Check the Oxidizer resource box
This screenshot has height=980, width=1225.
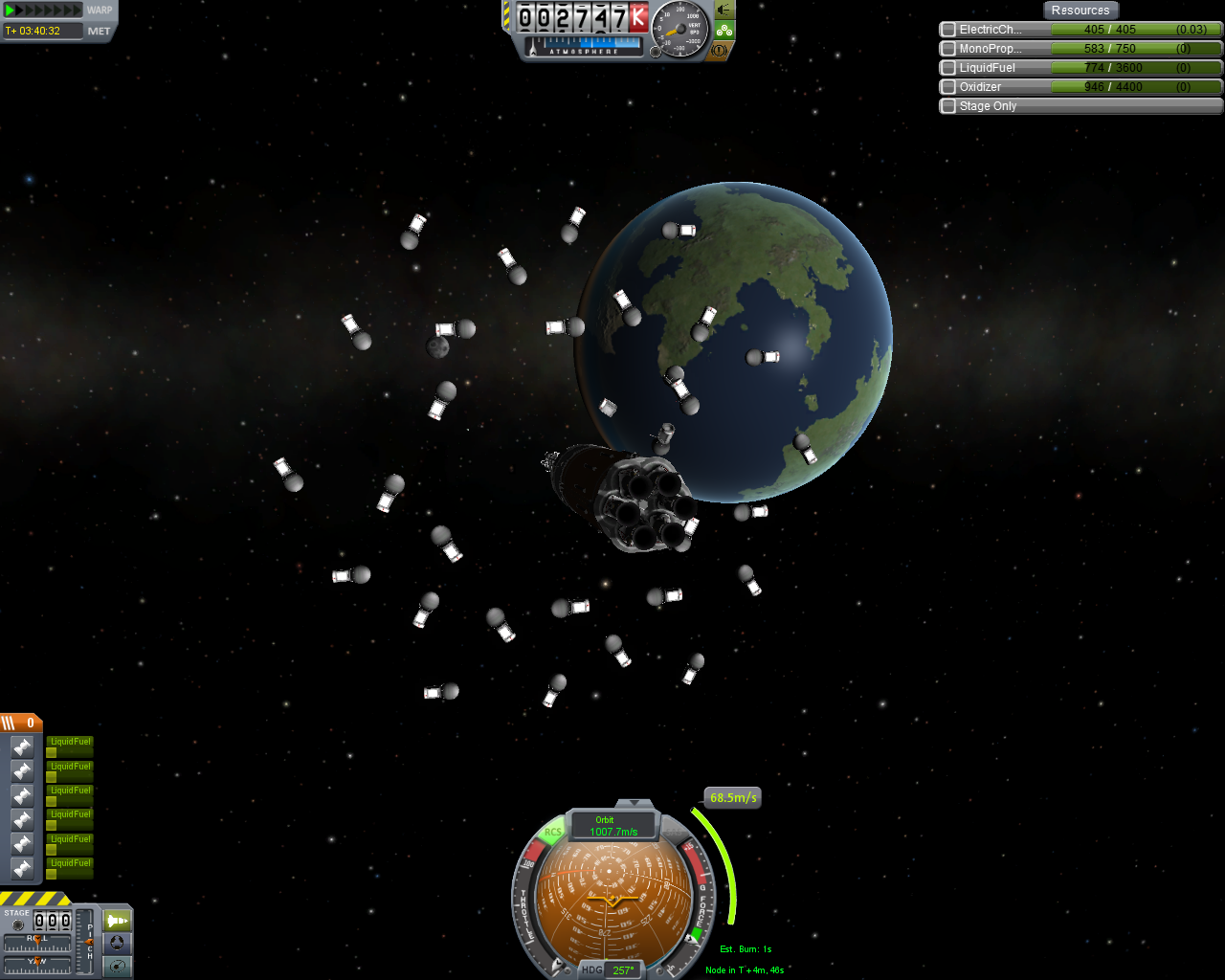(948, 87)
